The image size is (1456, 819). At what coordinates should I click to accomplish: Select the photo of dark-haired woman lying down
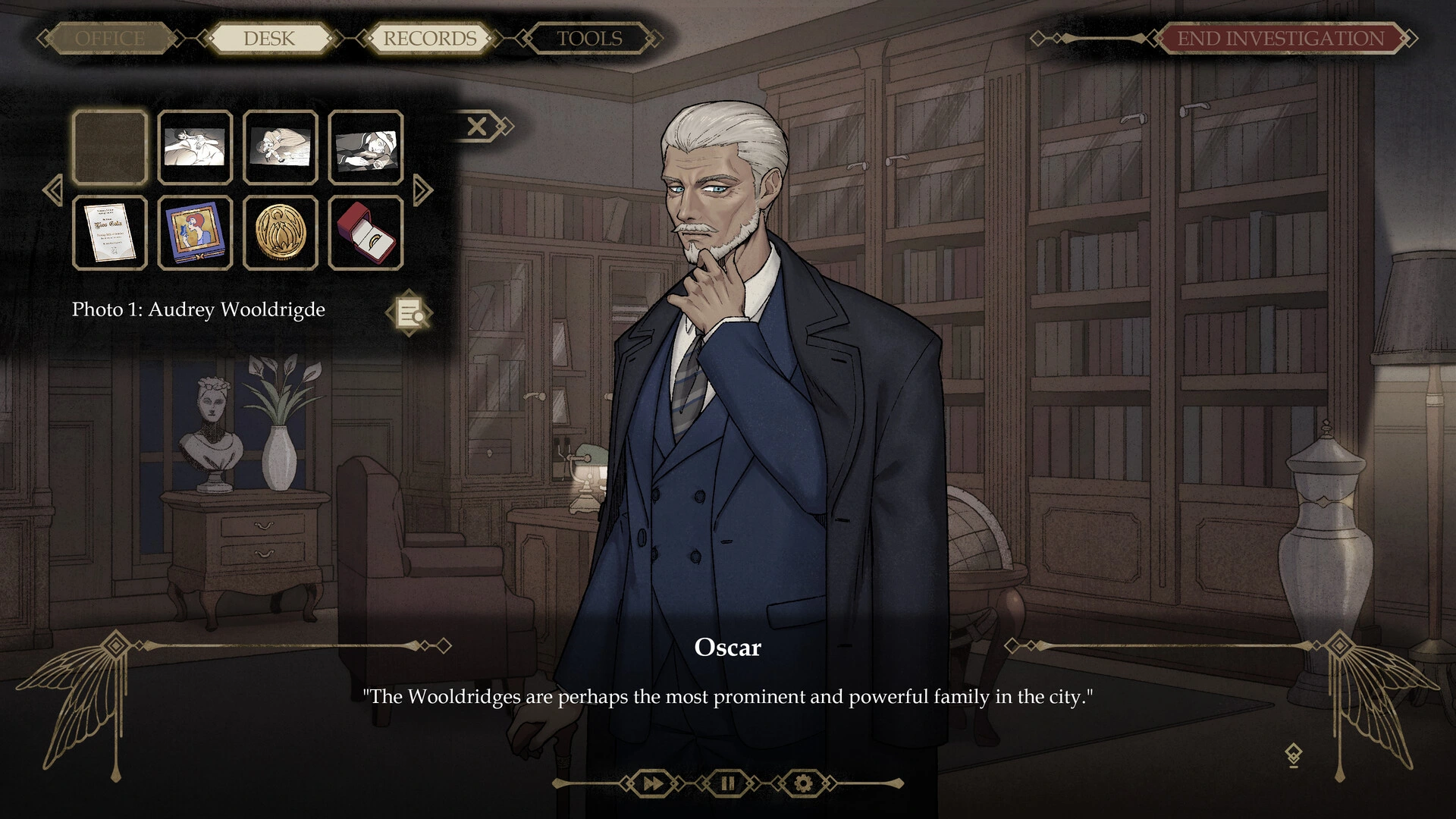(195, 147)
